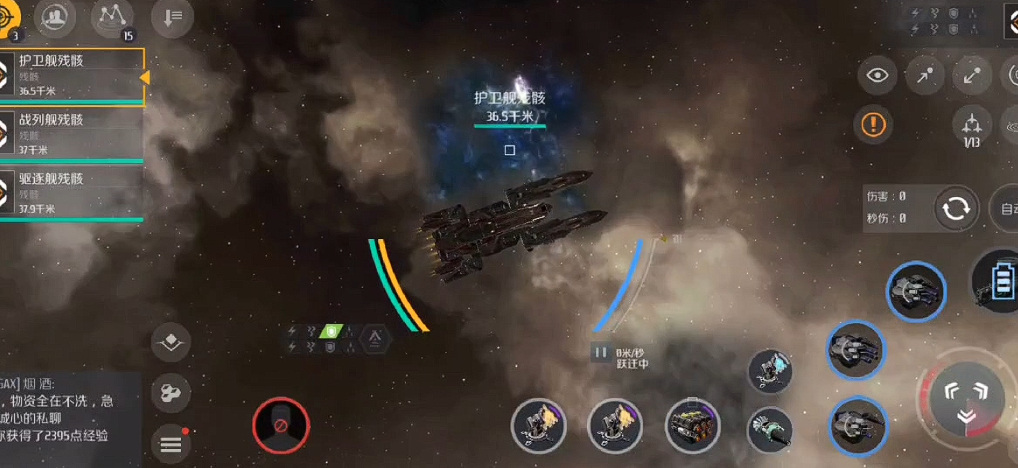The image size is (1018, 468).
Task: Select the 战列舰残骸 wreck row
Action: [x=72, y=134]
